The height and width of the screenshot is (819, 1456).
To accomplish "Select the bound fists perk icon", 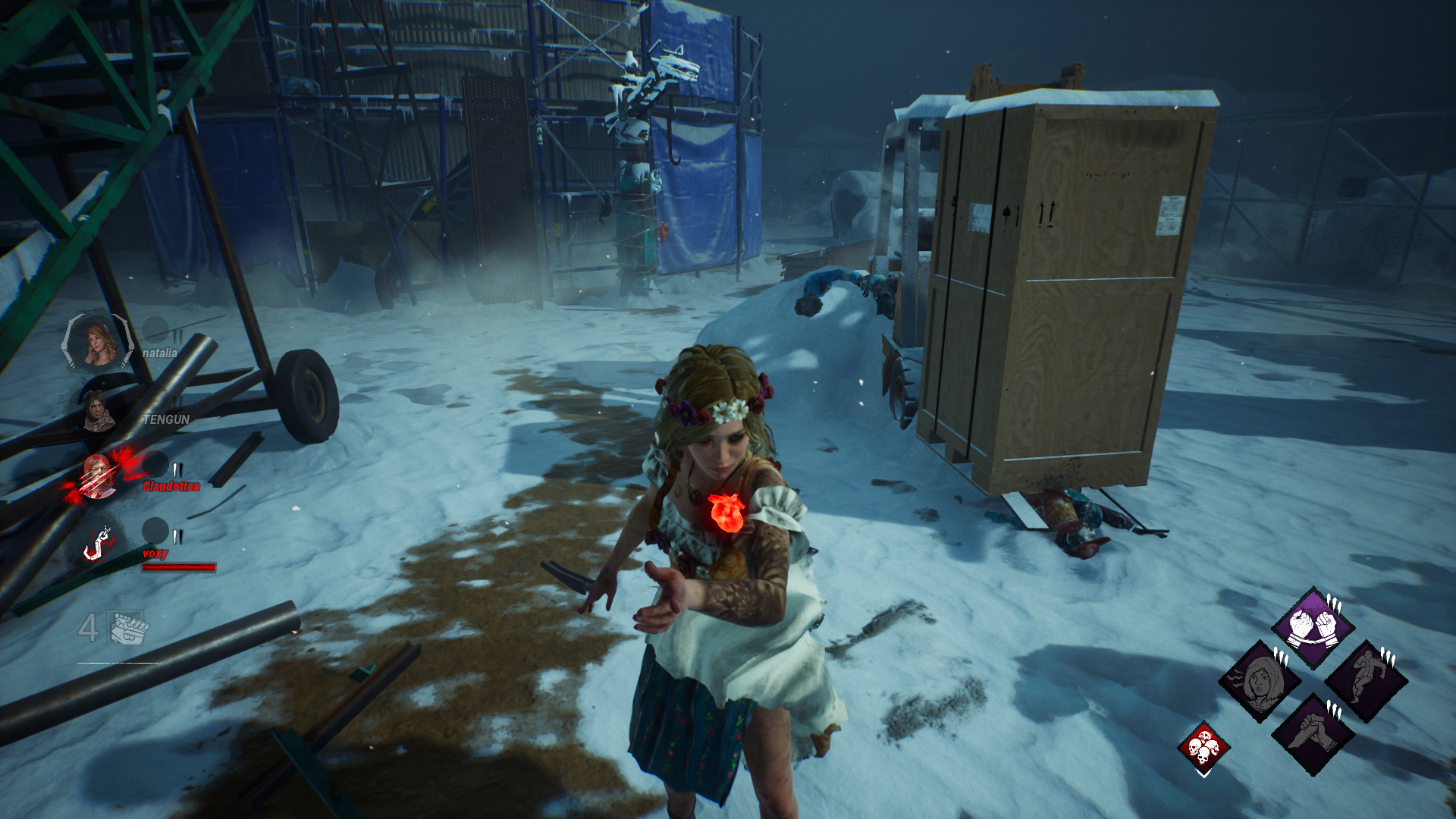I will (1313, 626).
